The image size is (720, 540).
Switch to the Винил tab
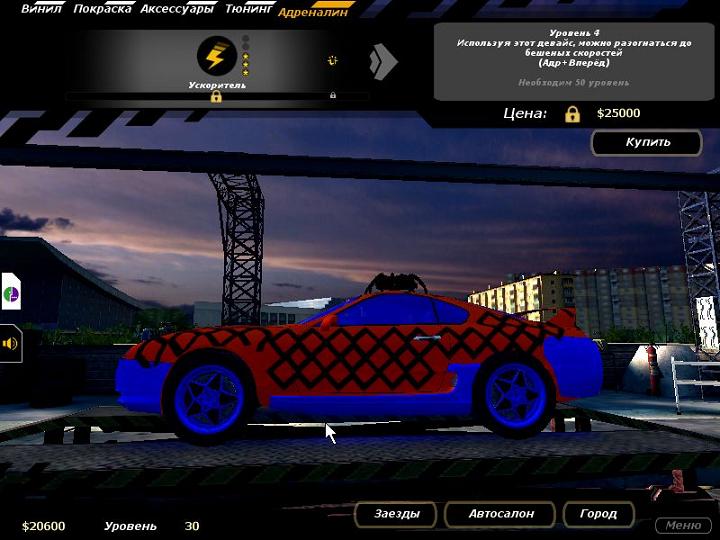pos(41,9)
